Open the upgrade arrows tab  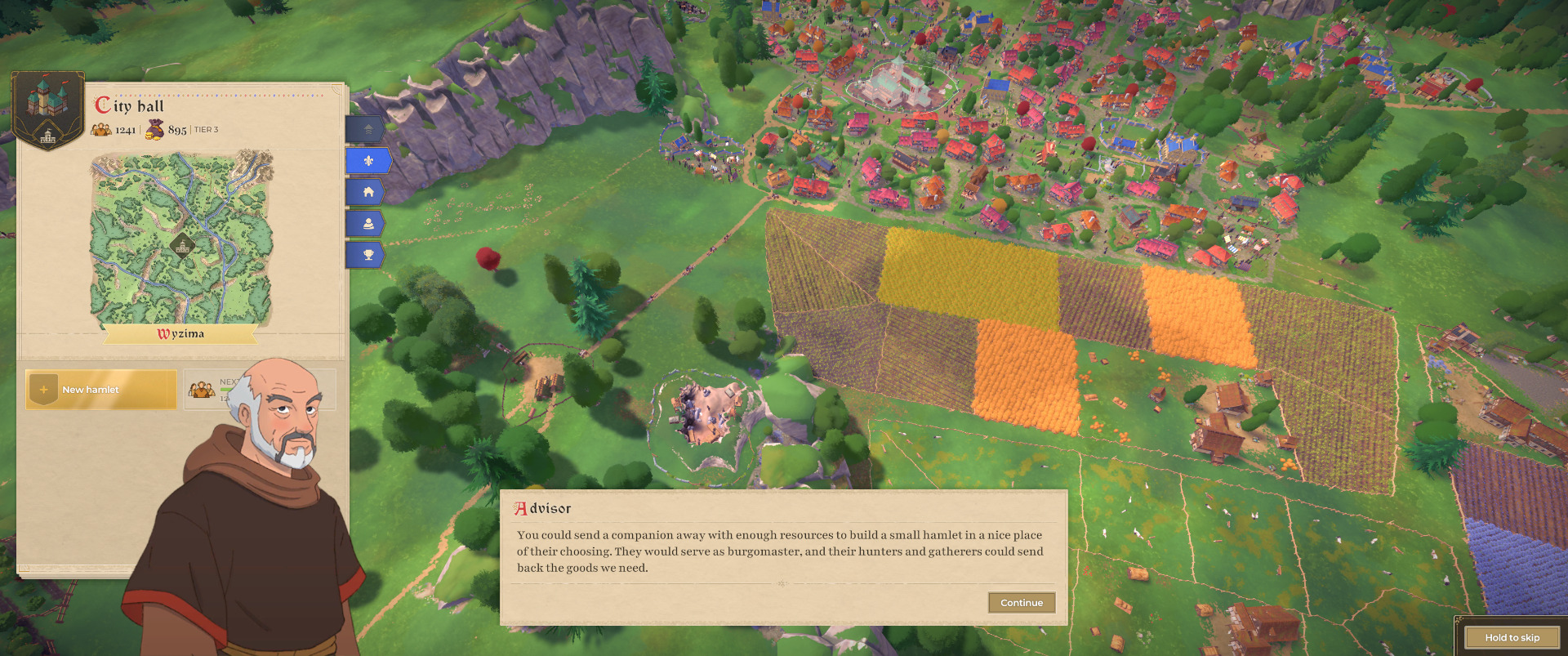pyautogui.click(x=367, y=129)
